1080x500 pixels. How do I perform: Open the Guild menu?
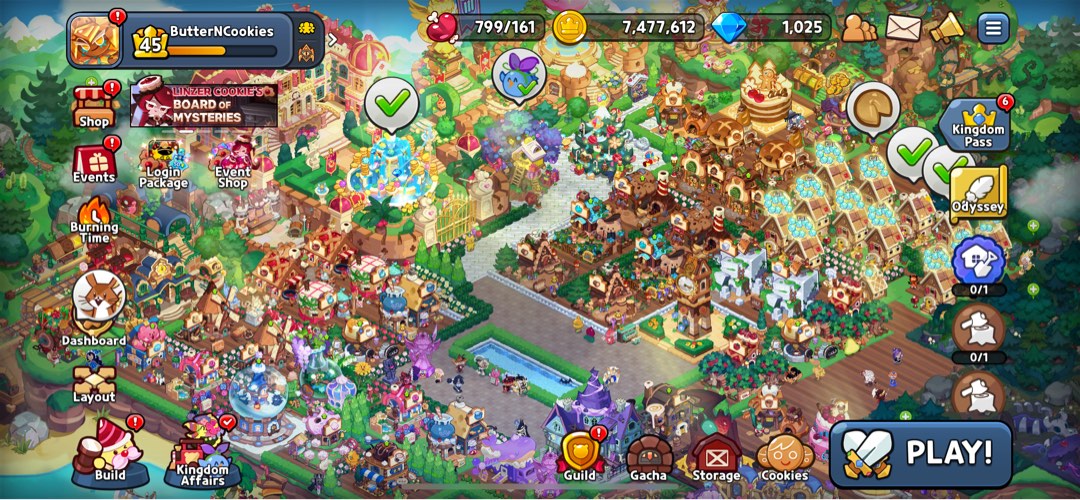point(579,456)
